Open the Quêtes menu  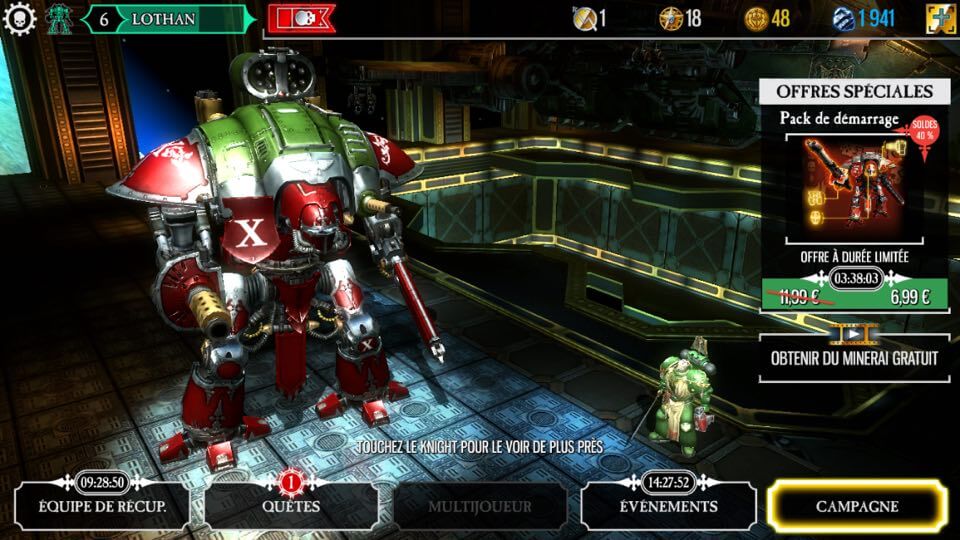[x=291, y=507]
